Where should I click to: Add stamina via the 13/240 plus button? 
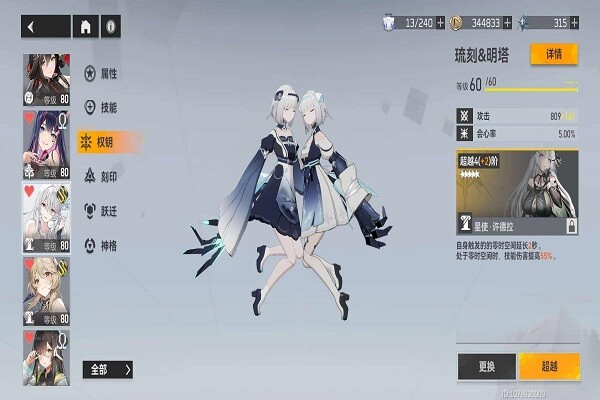[x=439, y=21]
